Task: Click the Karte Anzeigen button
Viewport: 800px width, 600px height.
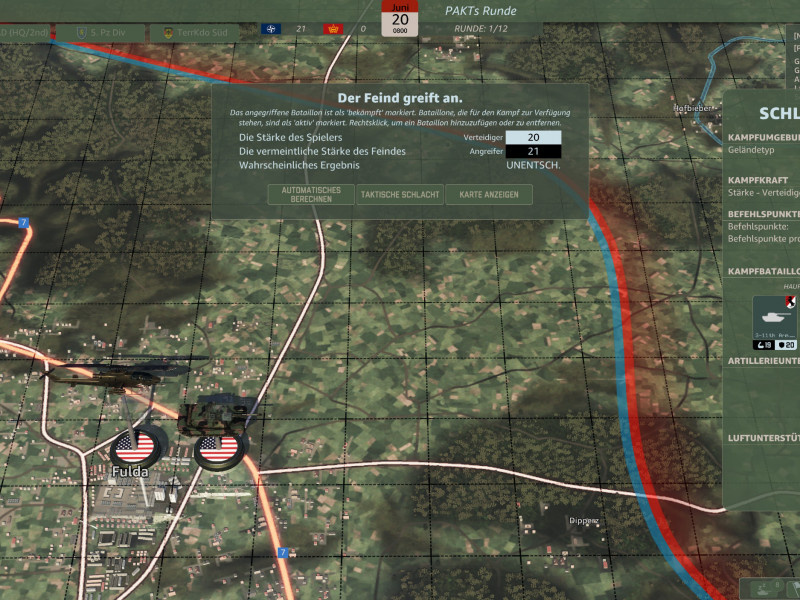Action: tap(488, 194)
